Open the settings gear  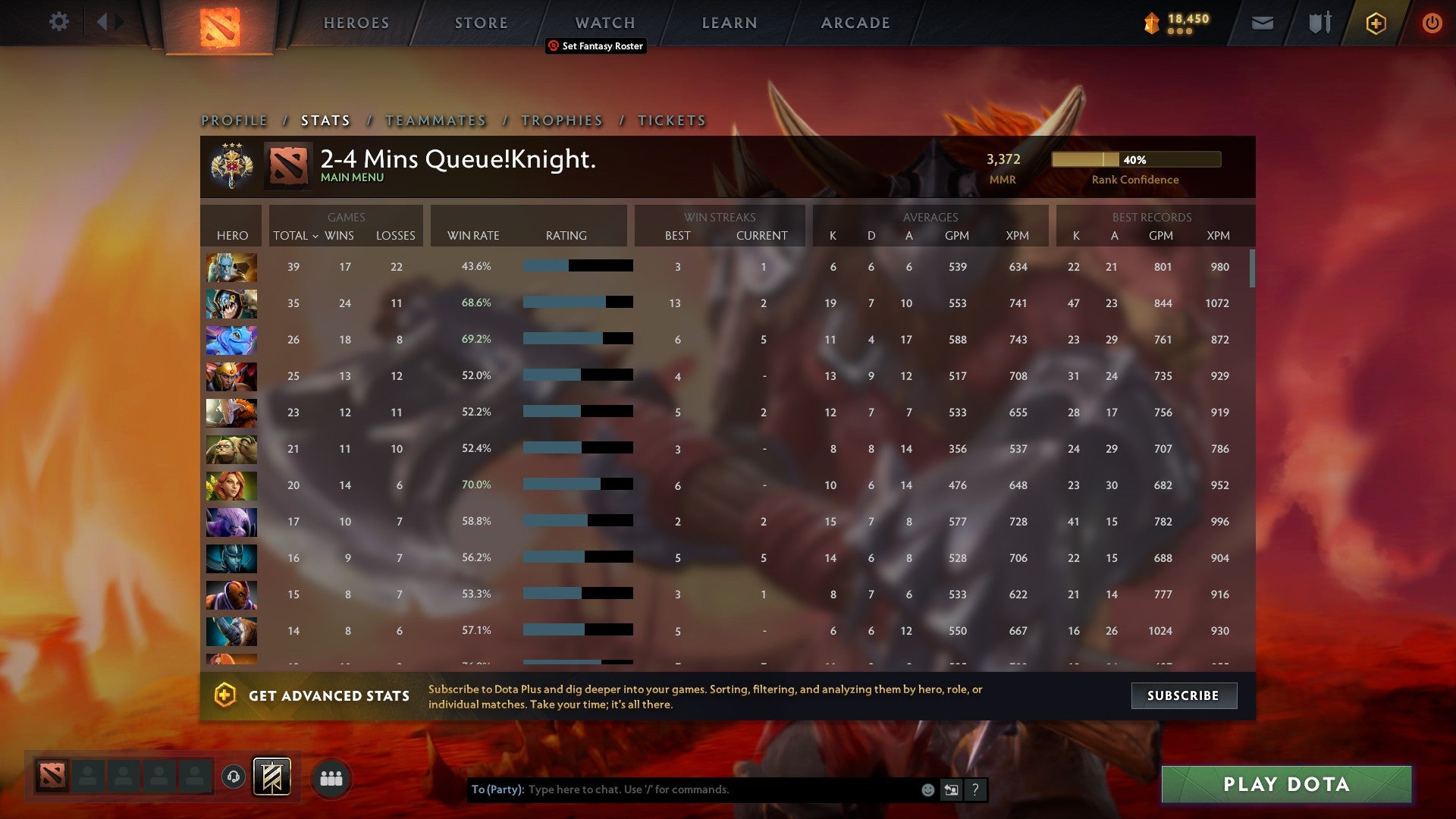click(x=59, y=22)
